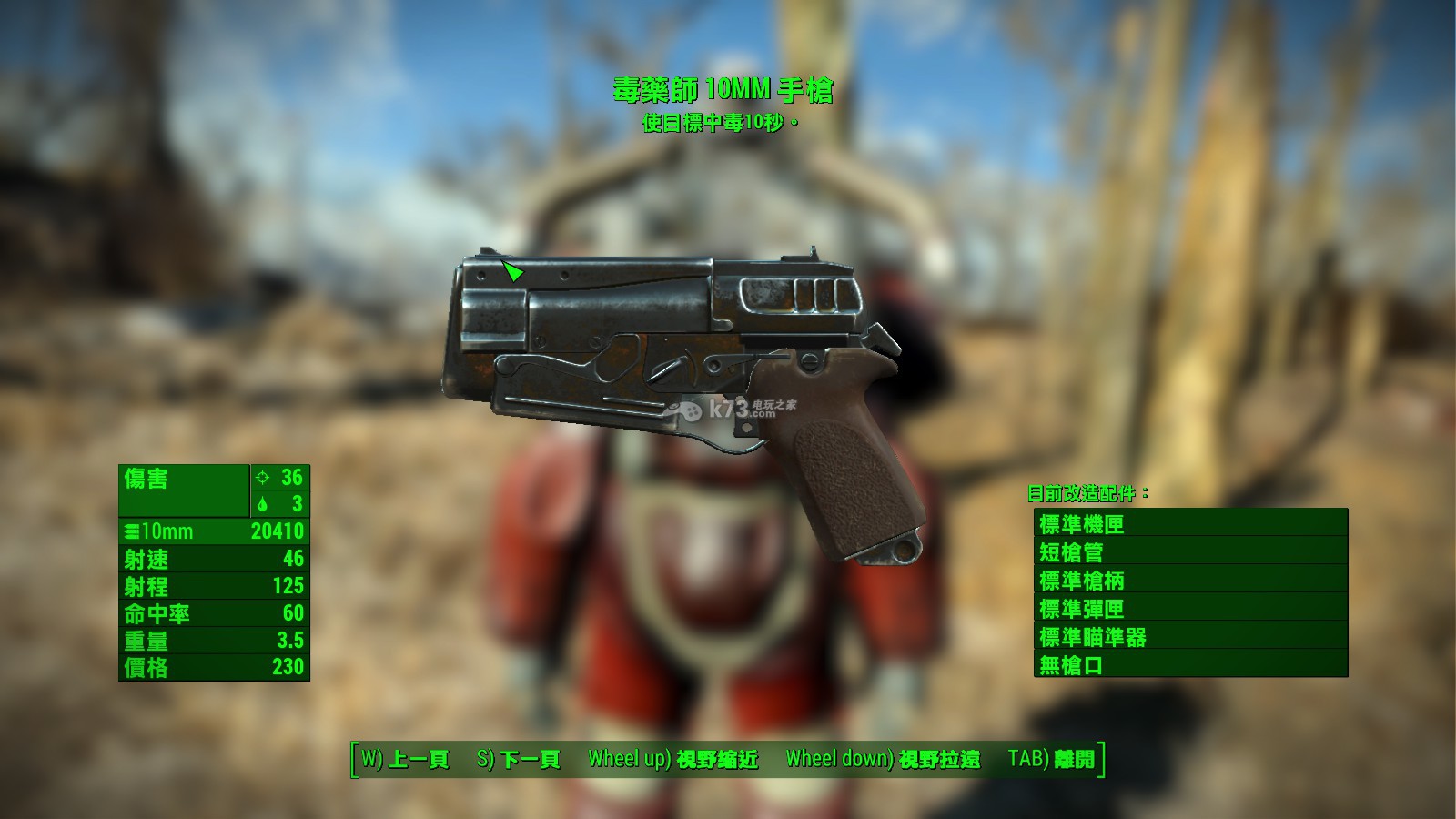1456x819 pixels.
Task: Select the 標準彈匣 mod row
Action: [1190, 608]
